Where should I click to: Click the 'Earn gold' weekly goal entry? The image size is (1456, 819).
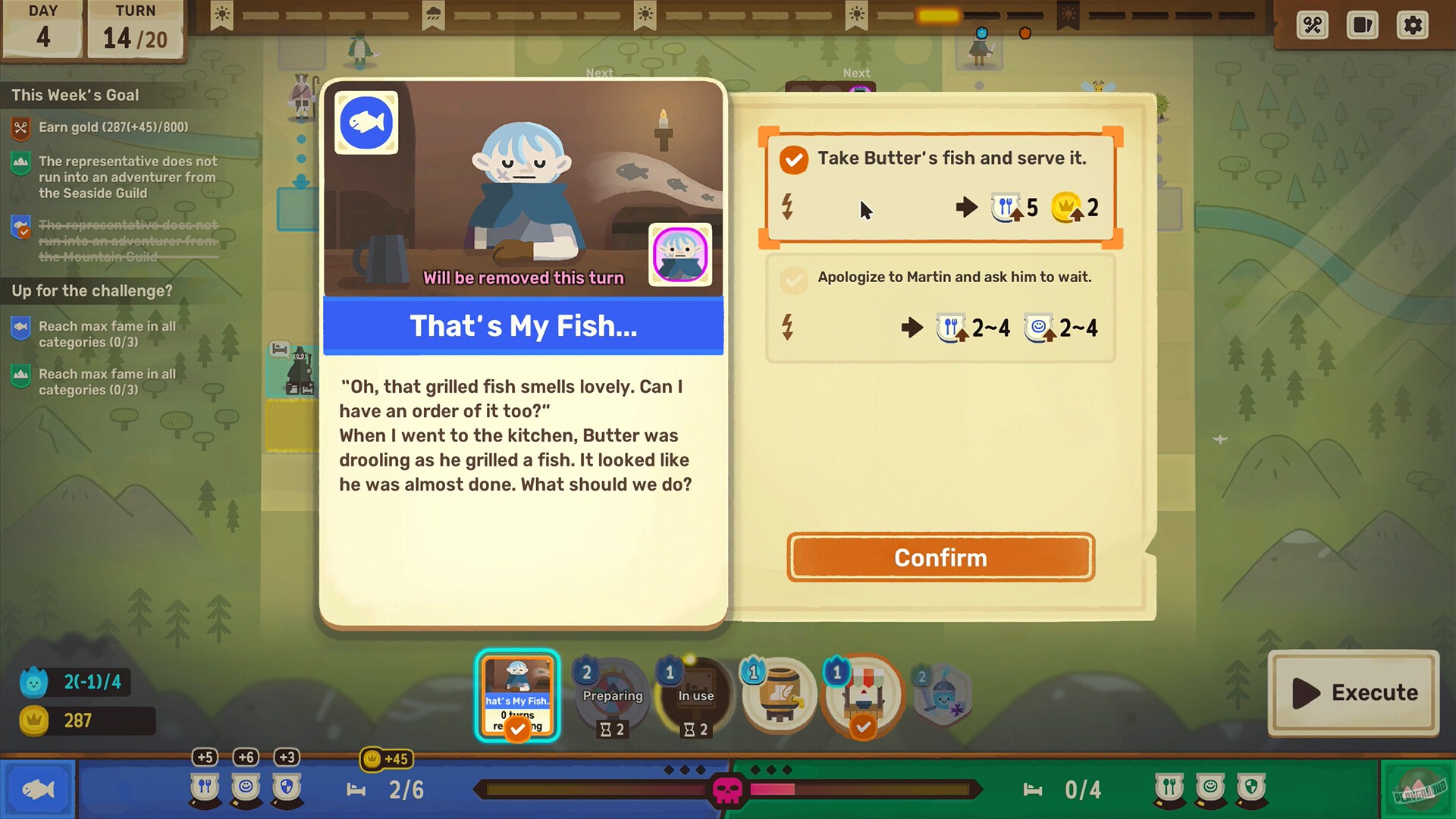(114, 127)
